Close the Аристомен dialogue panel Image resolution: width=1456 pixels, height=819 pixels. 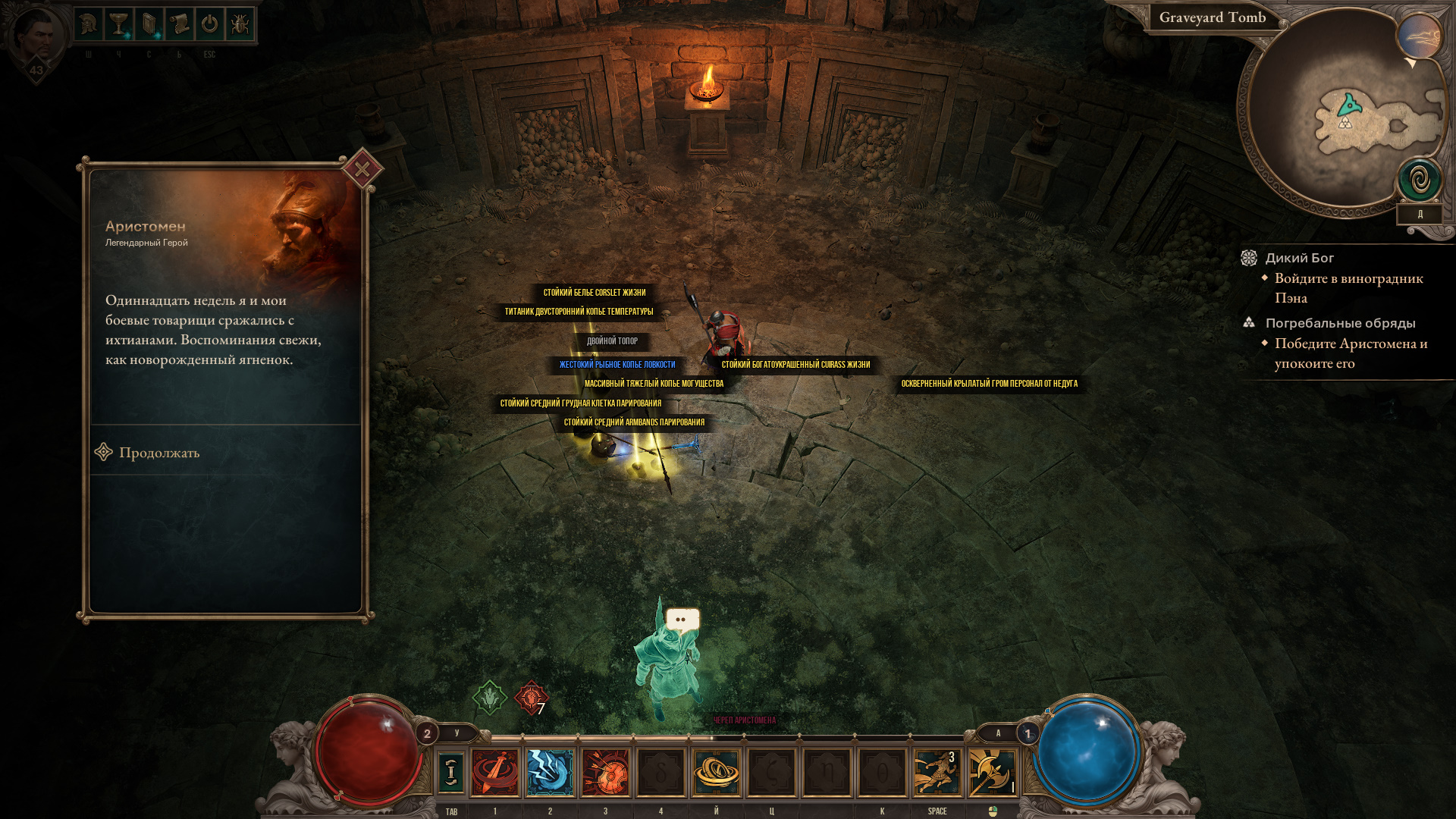pyautogui.click(x=362, y=169)
